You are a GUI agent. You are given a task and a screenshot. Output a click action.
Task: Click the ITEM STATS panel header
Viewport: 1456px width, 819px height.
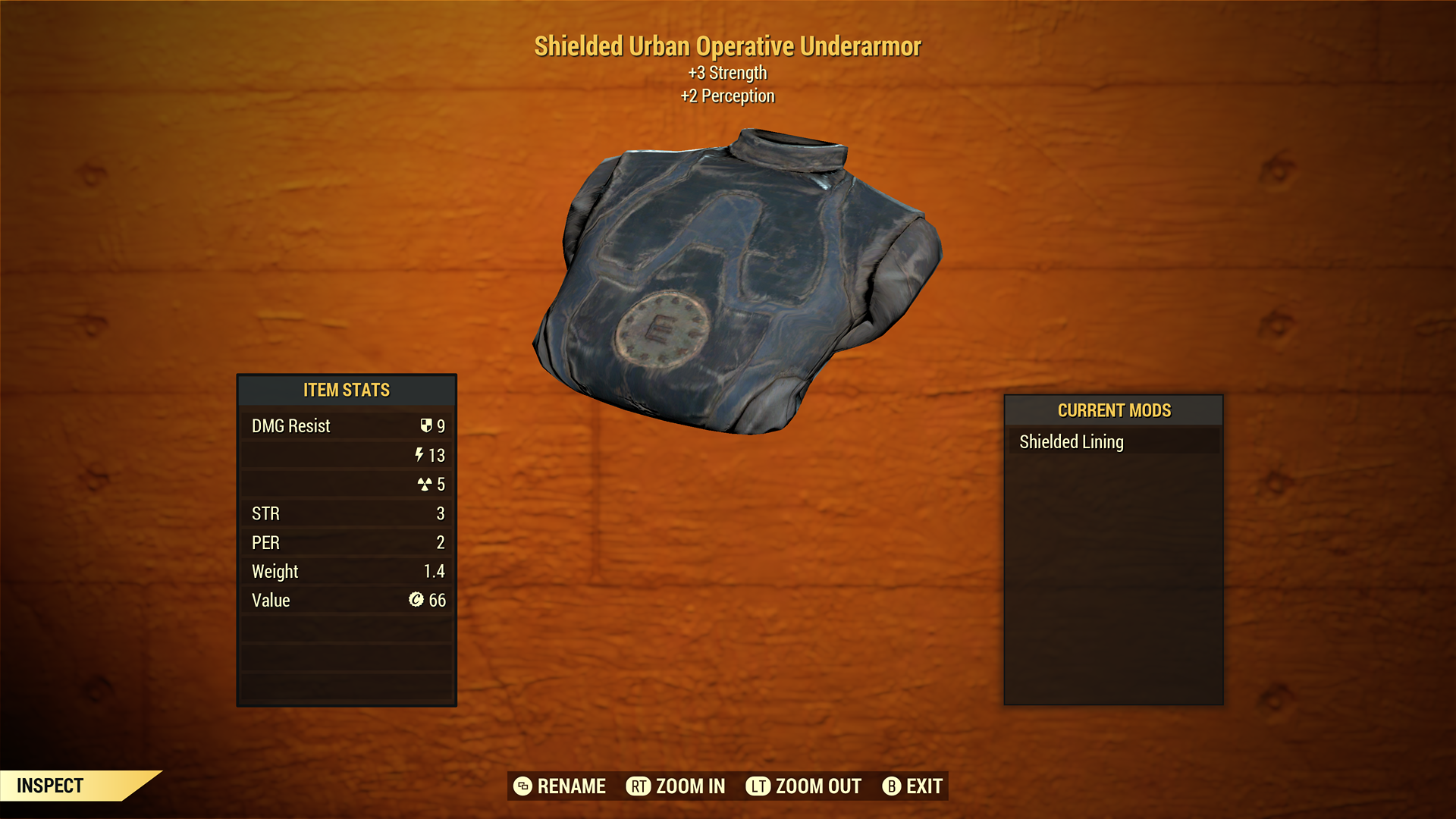point(346,390)
